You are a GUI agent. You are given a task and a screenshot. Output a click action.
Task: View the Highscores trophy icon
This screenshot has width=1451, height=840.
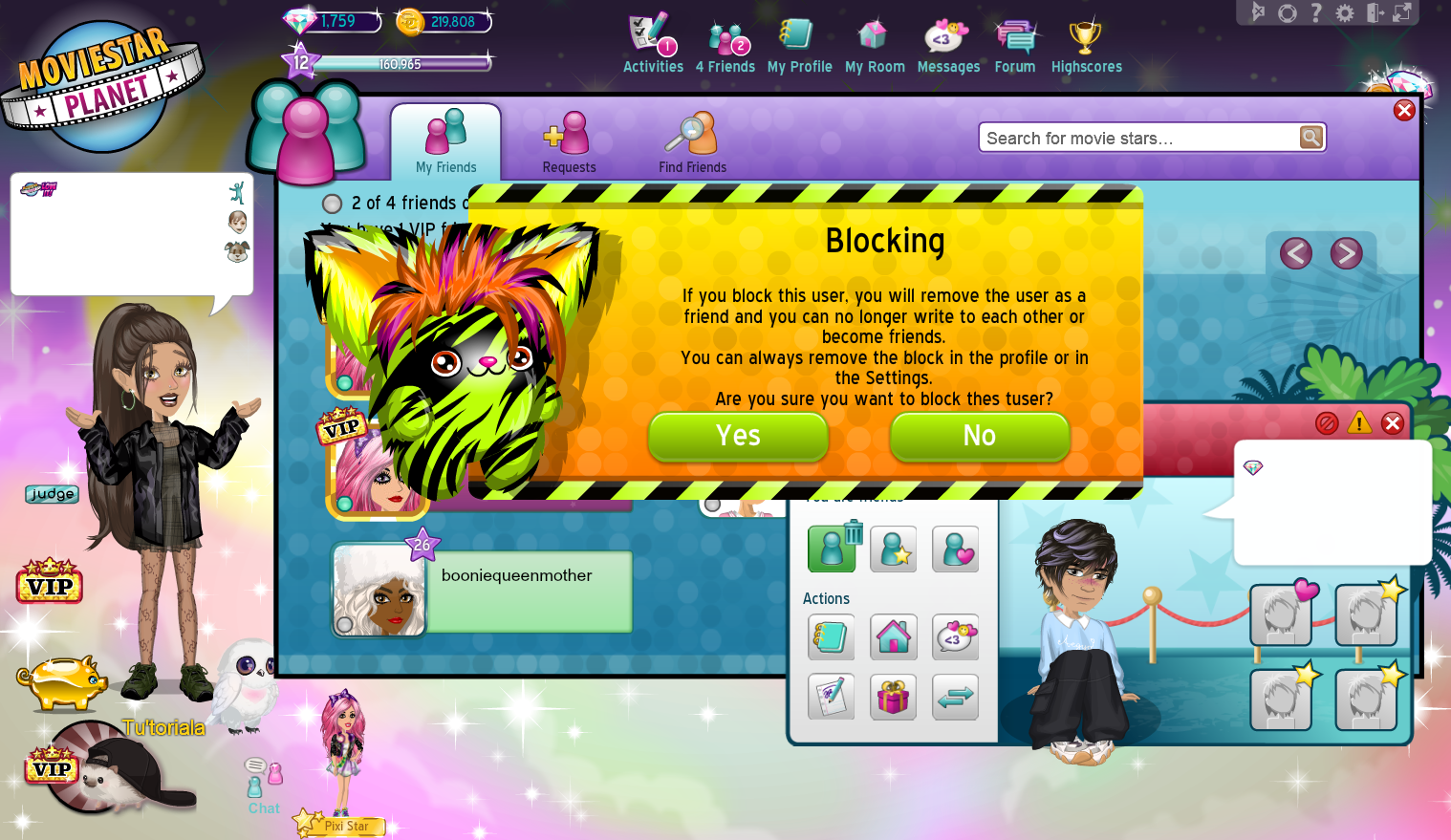[1086, 38]
